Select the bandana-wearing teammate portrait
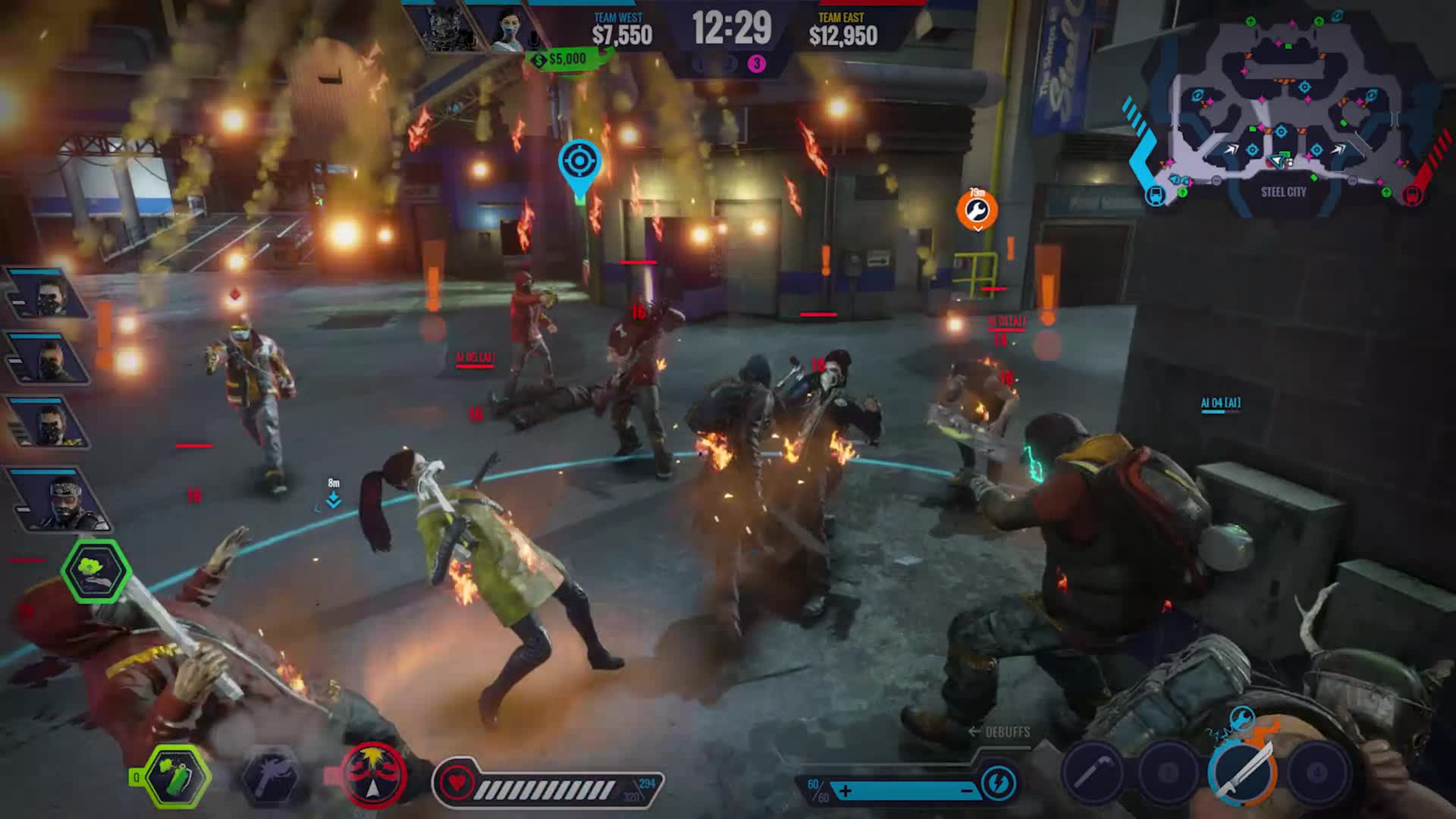The image size is (1456, 819). [x=62, y=499]
